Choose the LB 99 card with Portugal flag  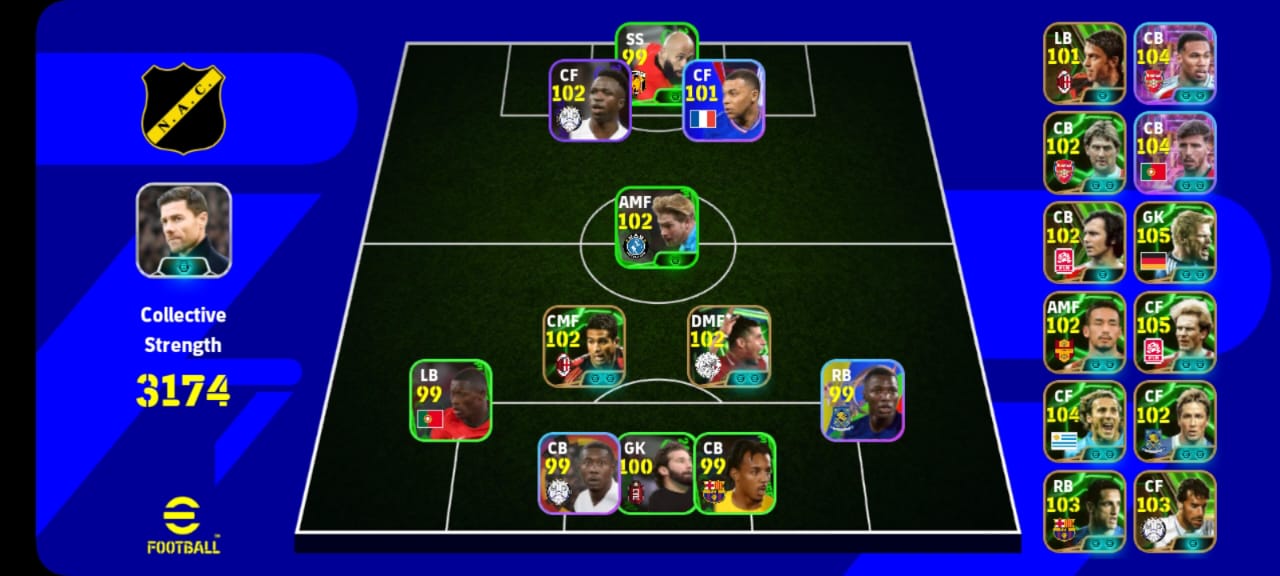[x=450, y=400]
